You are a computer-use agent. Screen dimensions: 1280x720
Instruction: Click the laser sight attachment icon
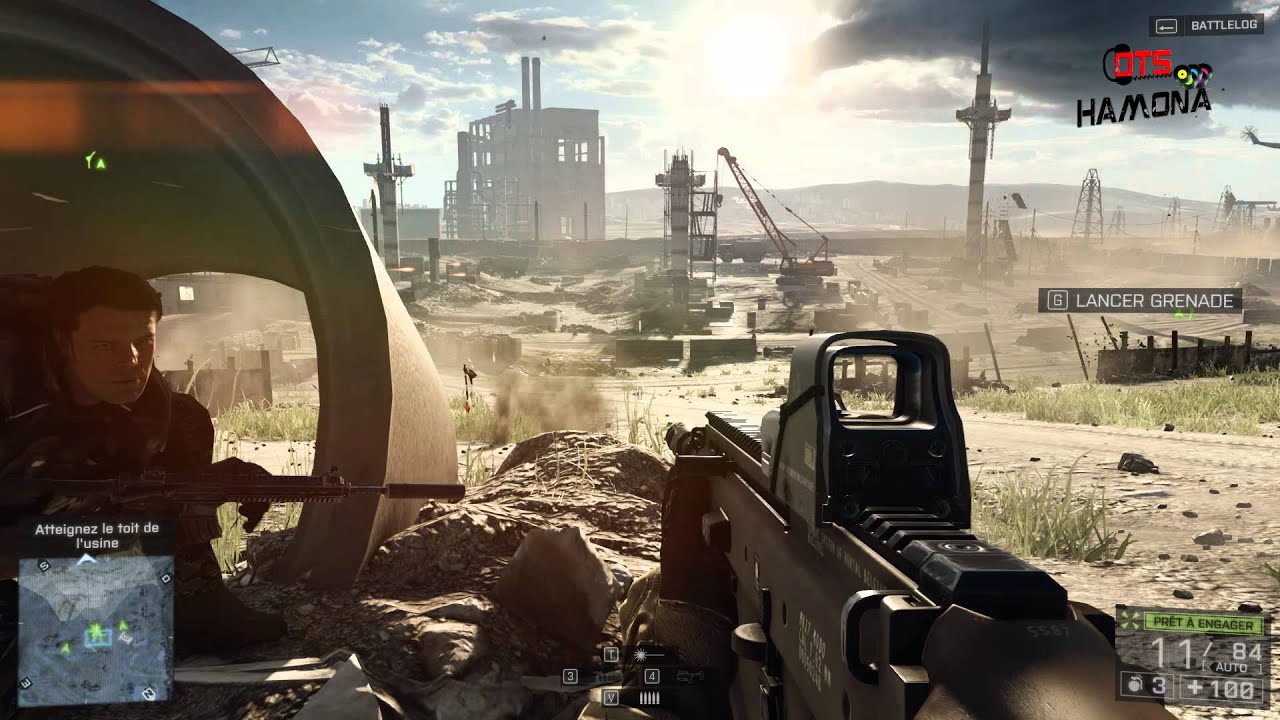[x=639, y=654]
